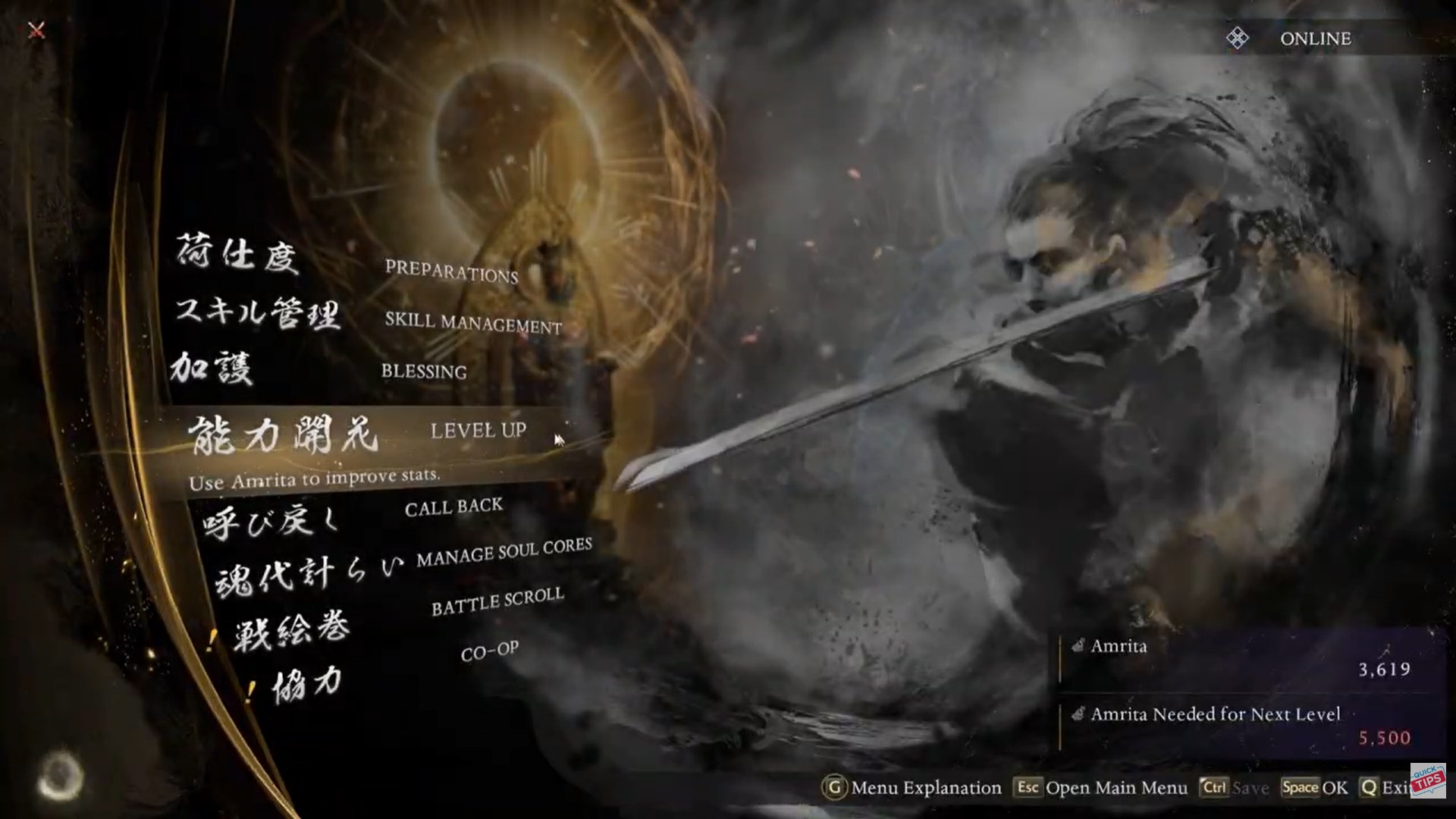Viewport: 1456px width, 819px height.
Task: Open the highlighted Level Up option
Action: coord(479,430)
